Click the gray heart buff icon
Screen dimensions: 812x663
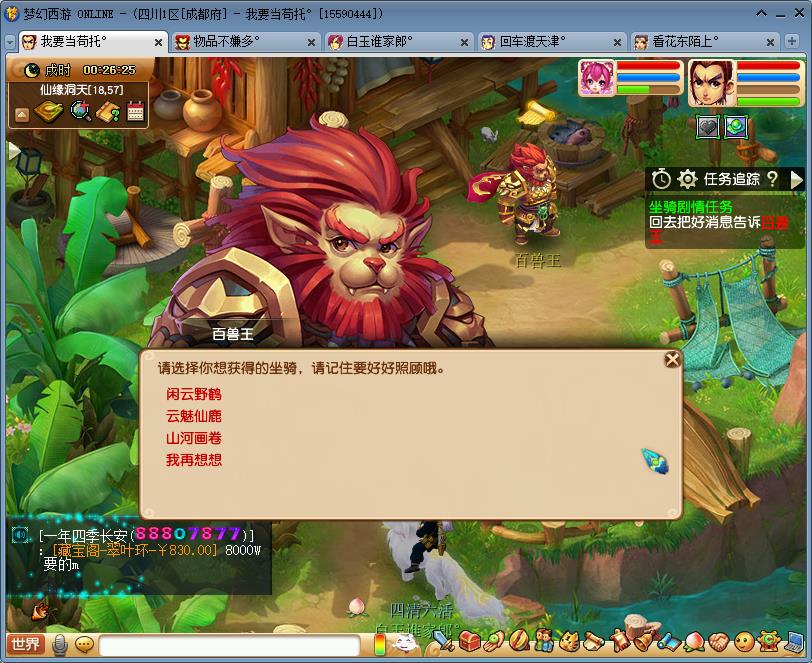tap(708, 127)
